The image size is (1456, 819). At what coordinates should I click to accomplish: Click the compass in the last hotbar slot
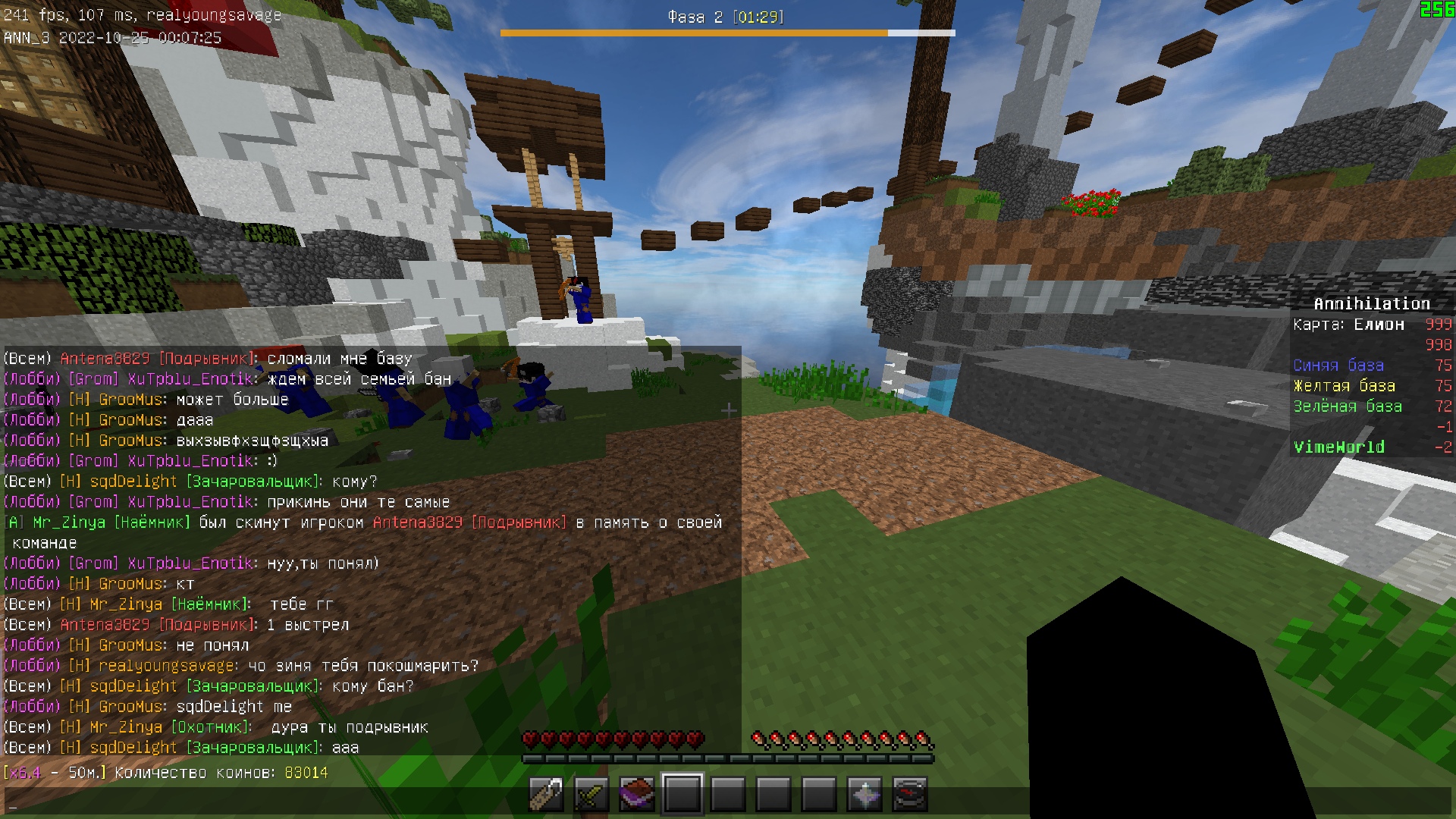tap(911, 794)
